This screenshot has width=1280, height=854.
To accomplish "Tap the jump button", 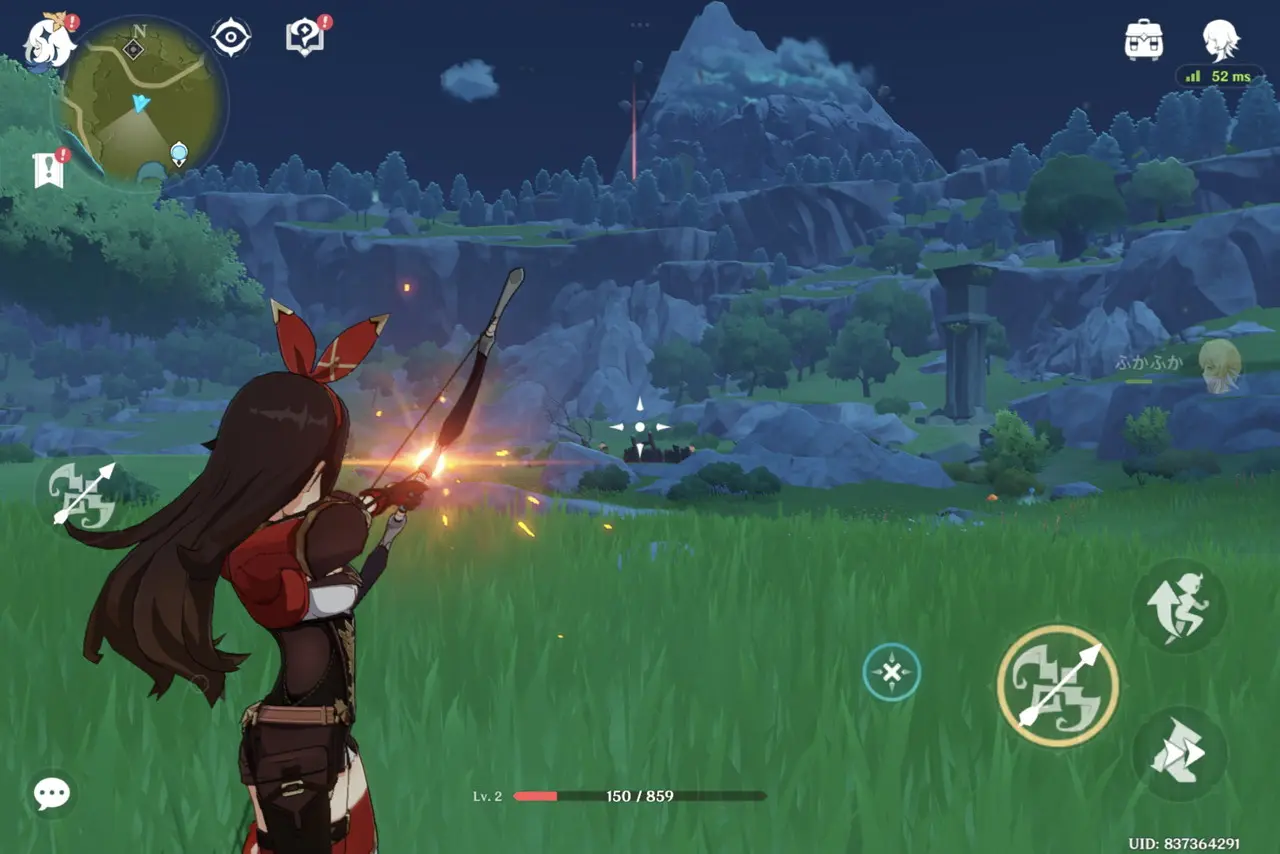I will tap(1180, 607).
